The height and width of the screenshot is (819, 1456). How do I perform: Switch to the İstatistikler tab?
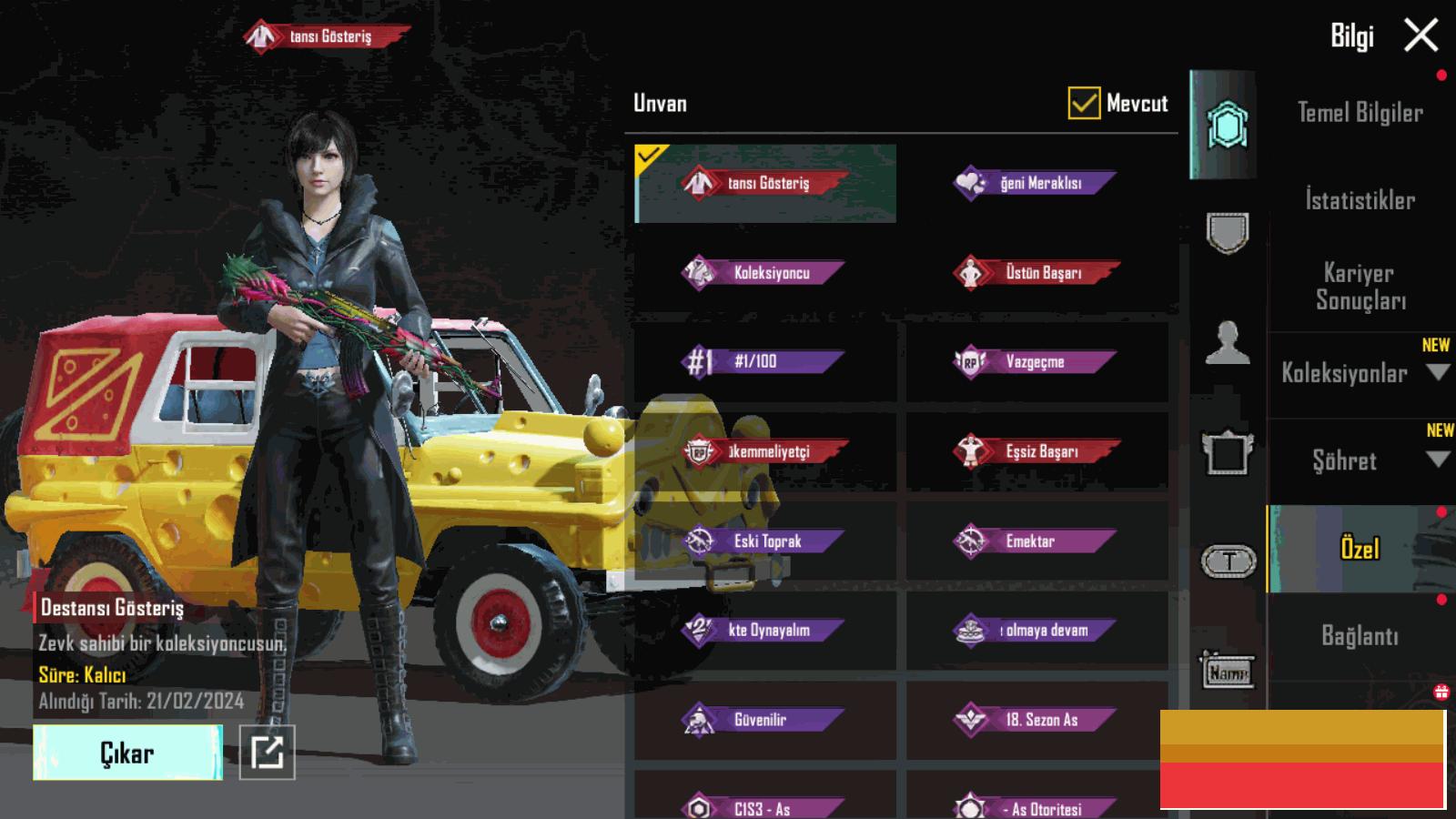coord(1360,200)
